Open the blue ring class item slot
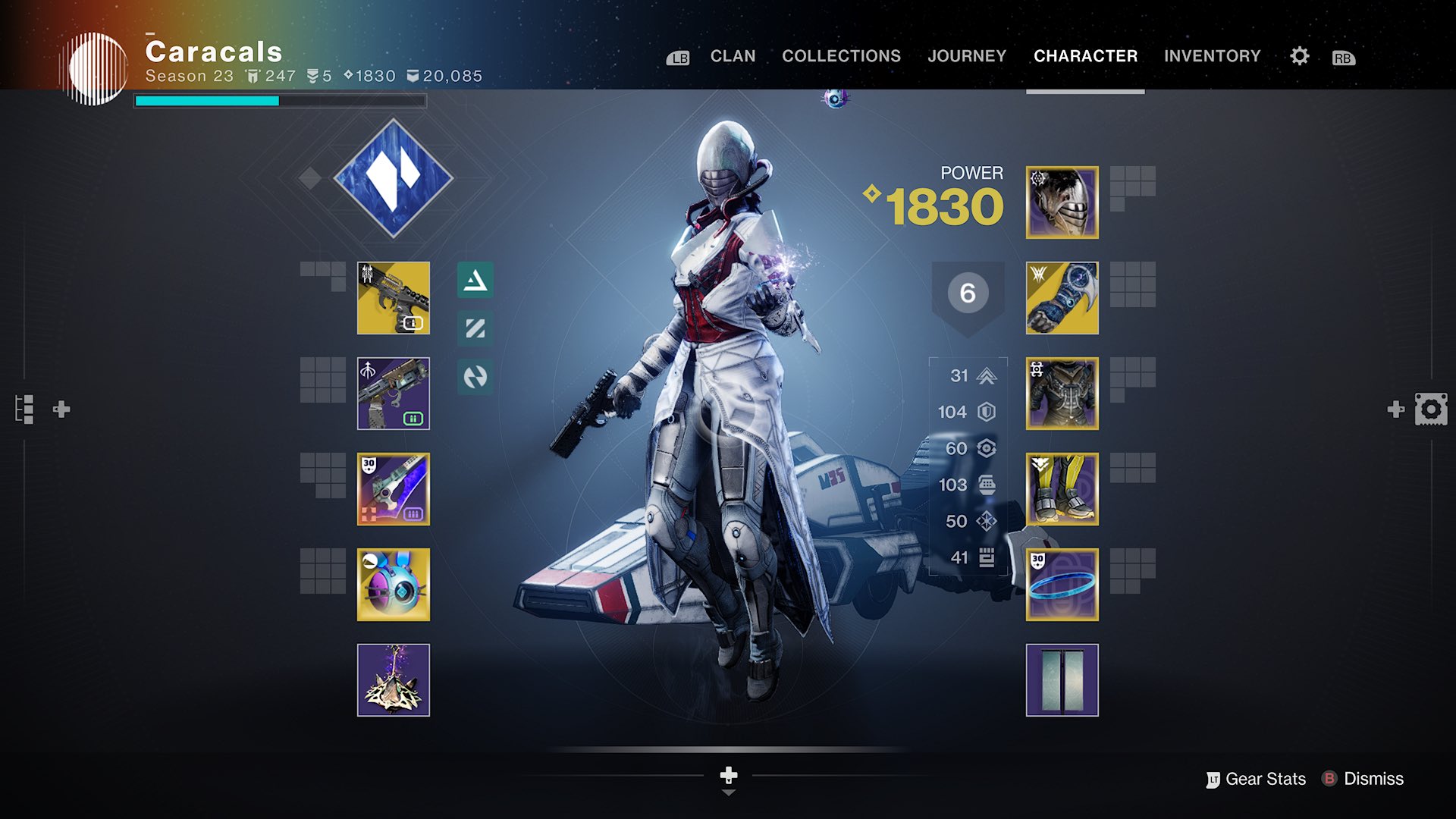1456x819 pixels. 1062,585
